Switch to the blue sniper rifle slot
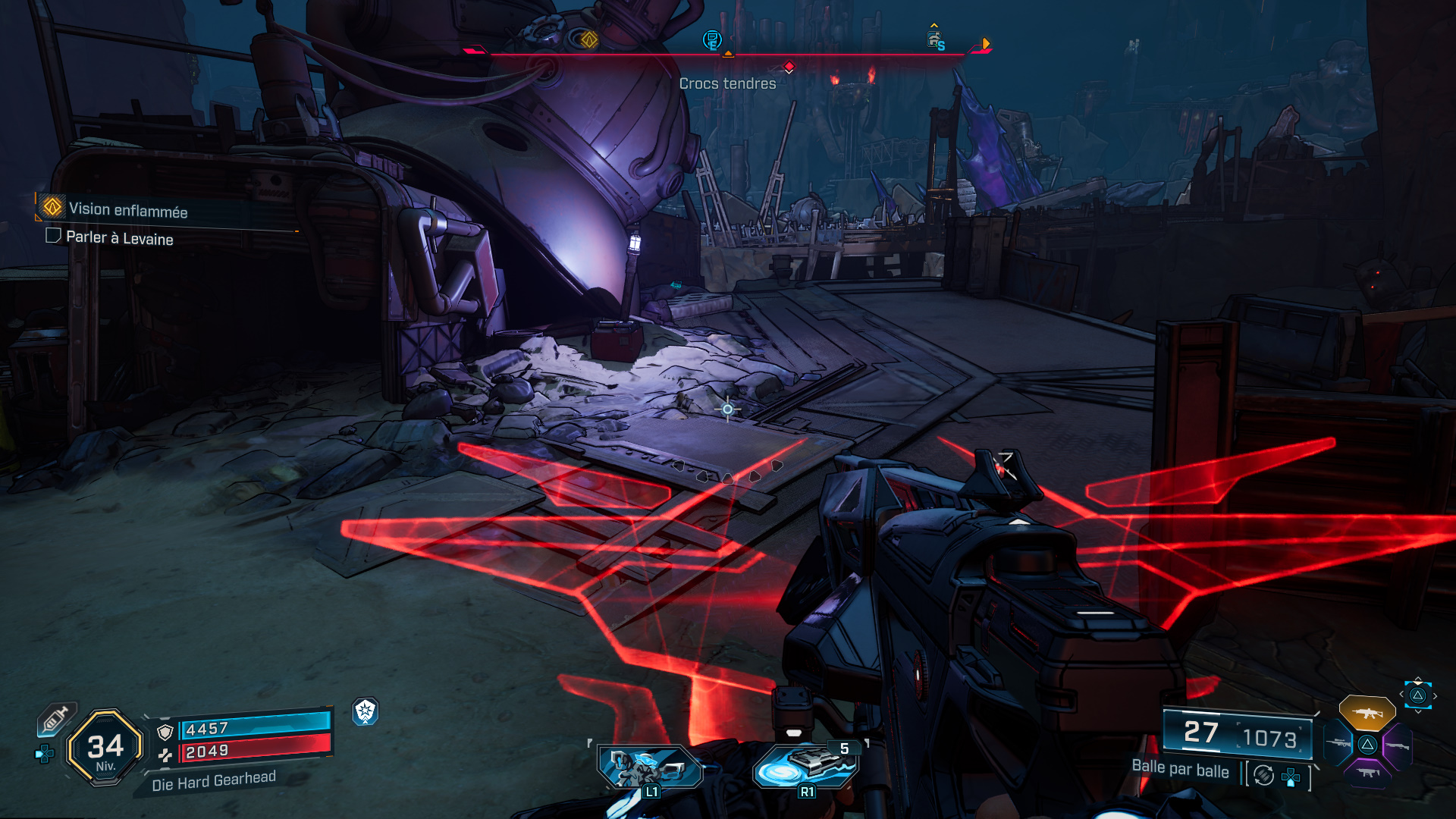 (x=1338, y=743)
